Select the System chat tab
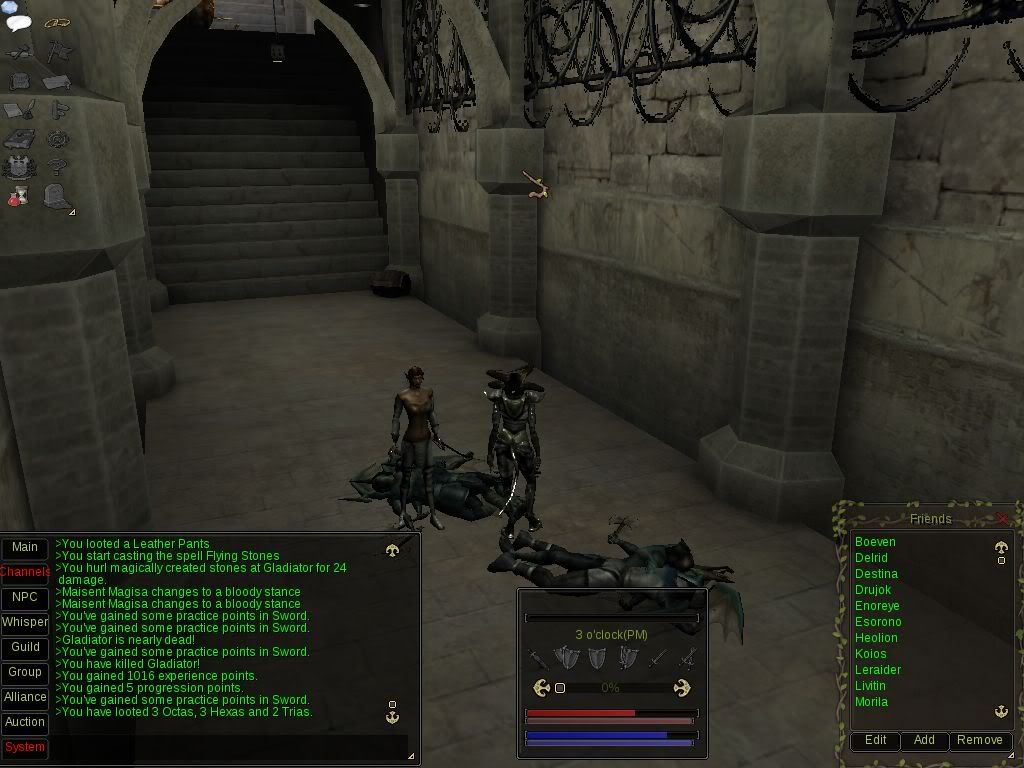Screen dimensions: 1024x768 point(25,747)
